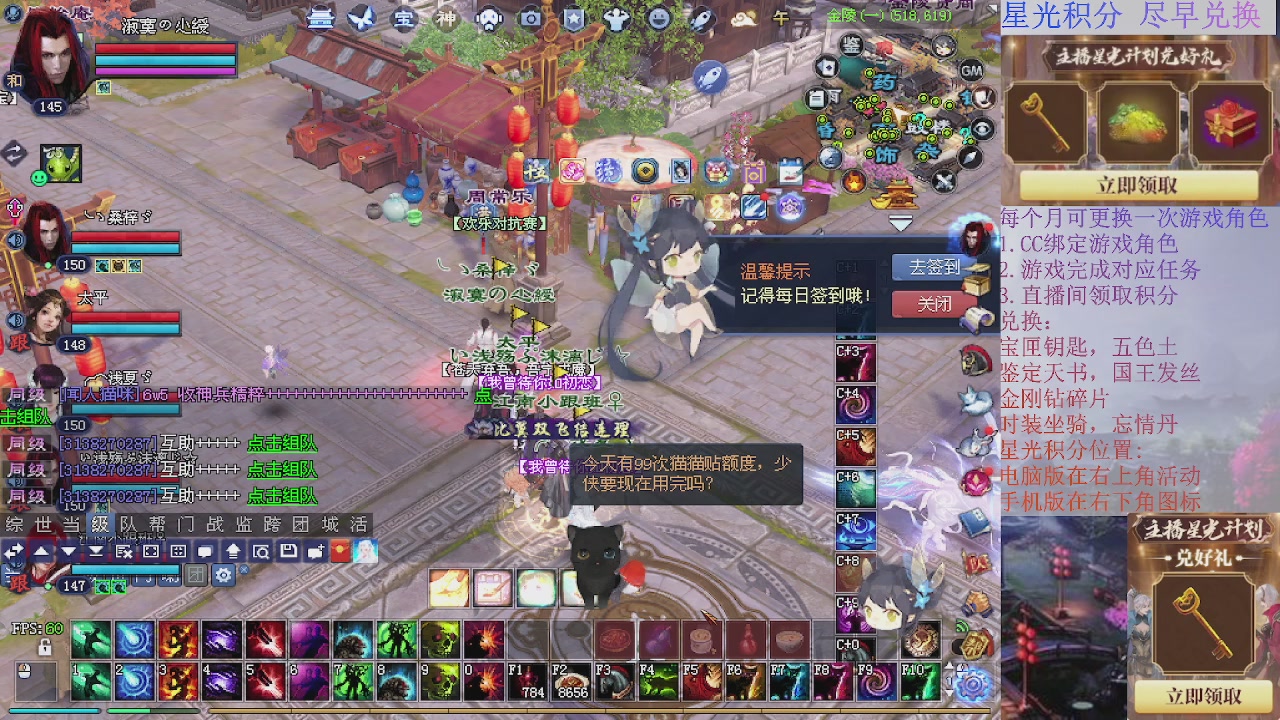Viewport: 1280px width, 720px height.
Task: Mute party member 太平 with the speaker icon
Action: (15, 319)
